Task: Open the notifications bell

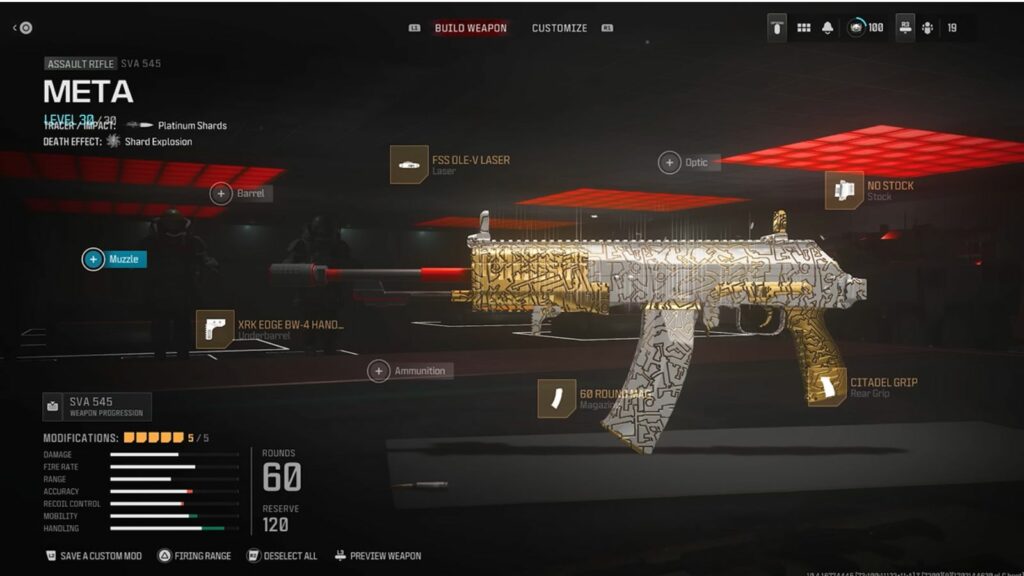Action: click(828, 28)
